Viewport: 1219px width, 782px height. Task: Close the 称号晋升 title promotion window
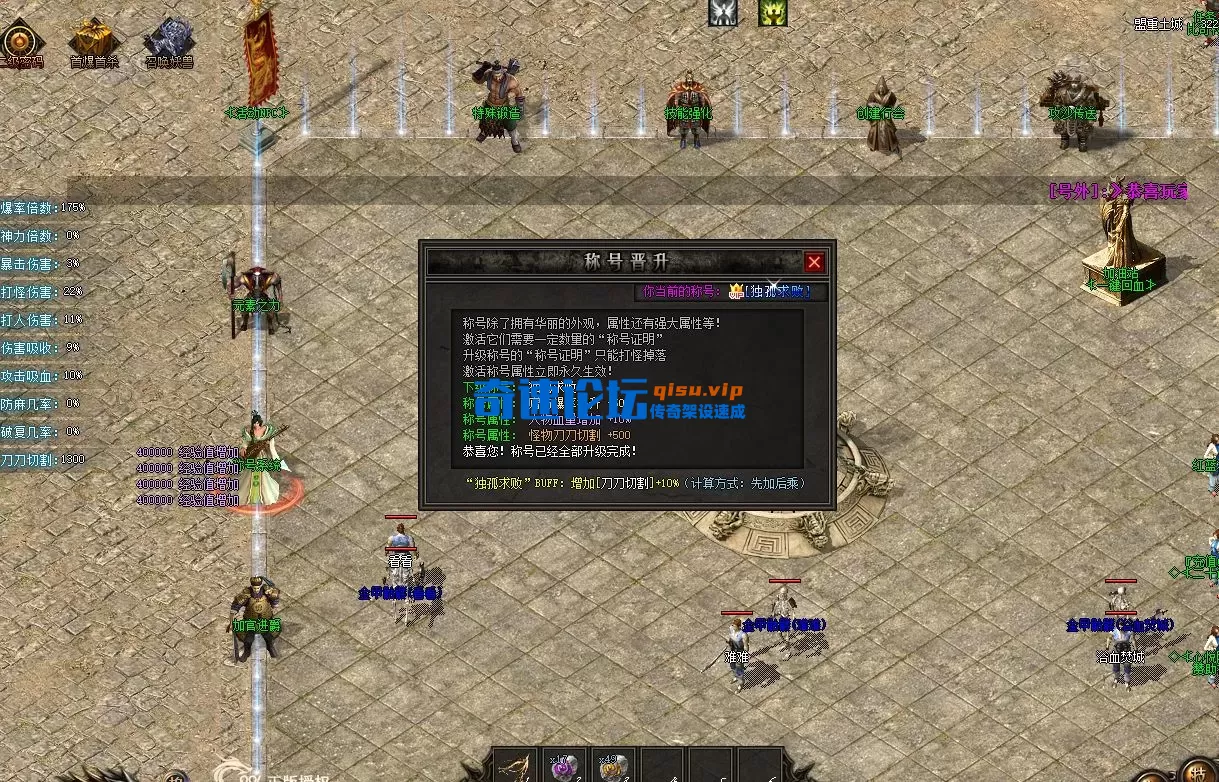[x=814, y=262]
